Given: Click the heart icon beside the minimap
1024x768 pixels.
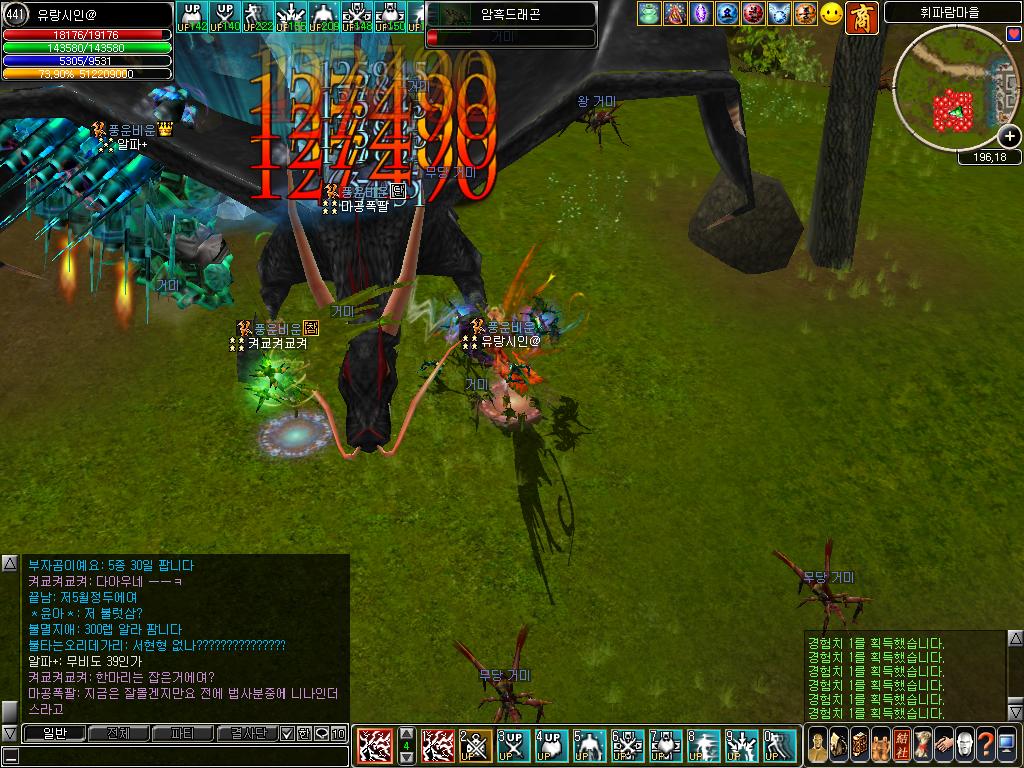Looking at the screenshot, I should click(1013, 34).
